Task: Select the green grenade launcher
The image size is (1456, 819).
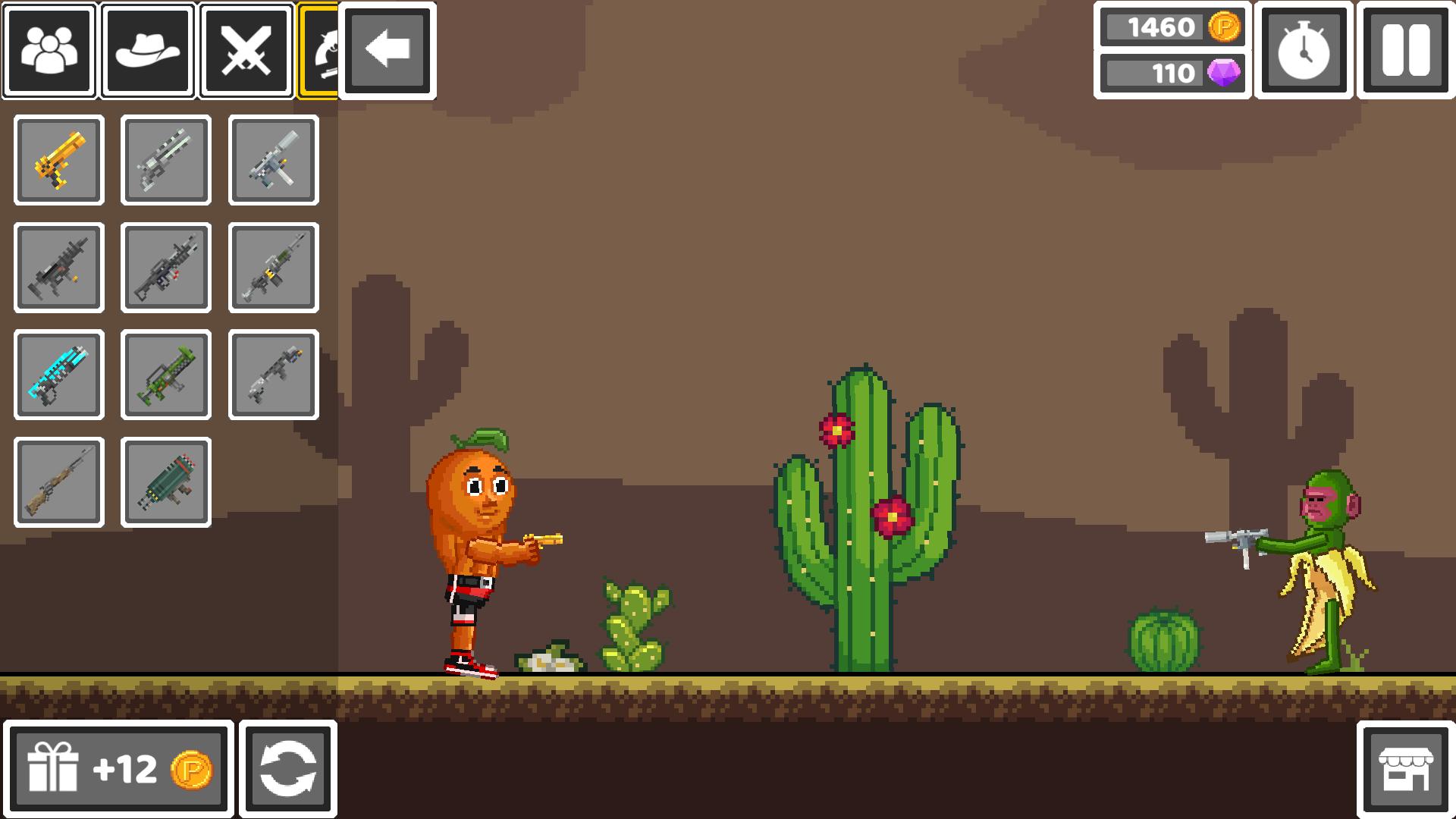Action: pyautogui.click(x=165, y=375)
